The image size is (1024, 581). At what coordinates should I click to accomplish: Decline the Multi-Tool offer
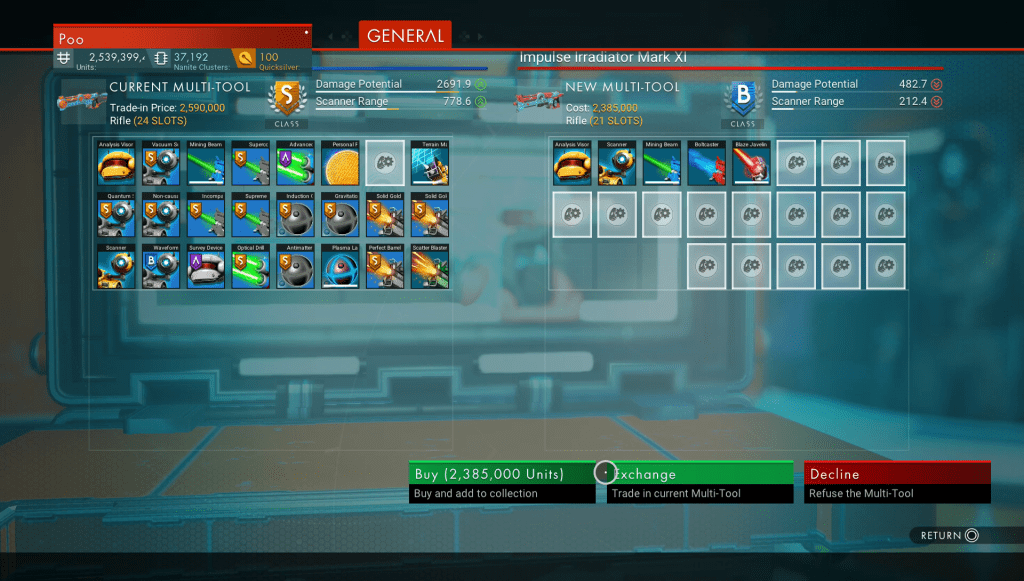click(896, 482)
